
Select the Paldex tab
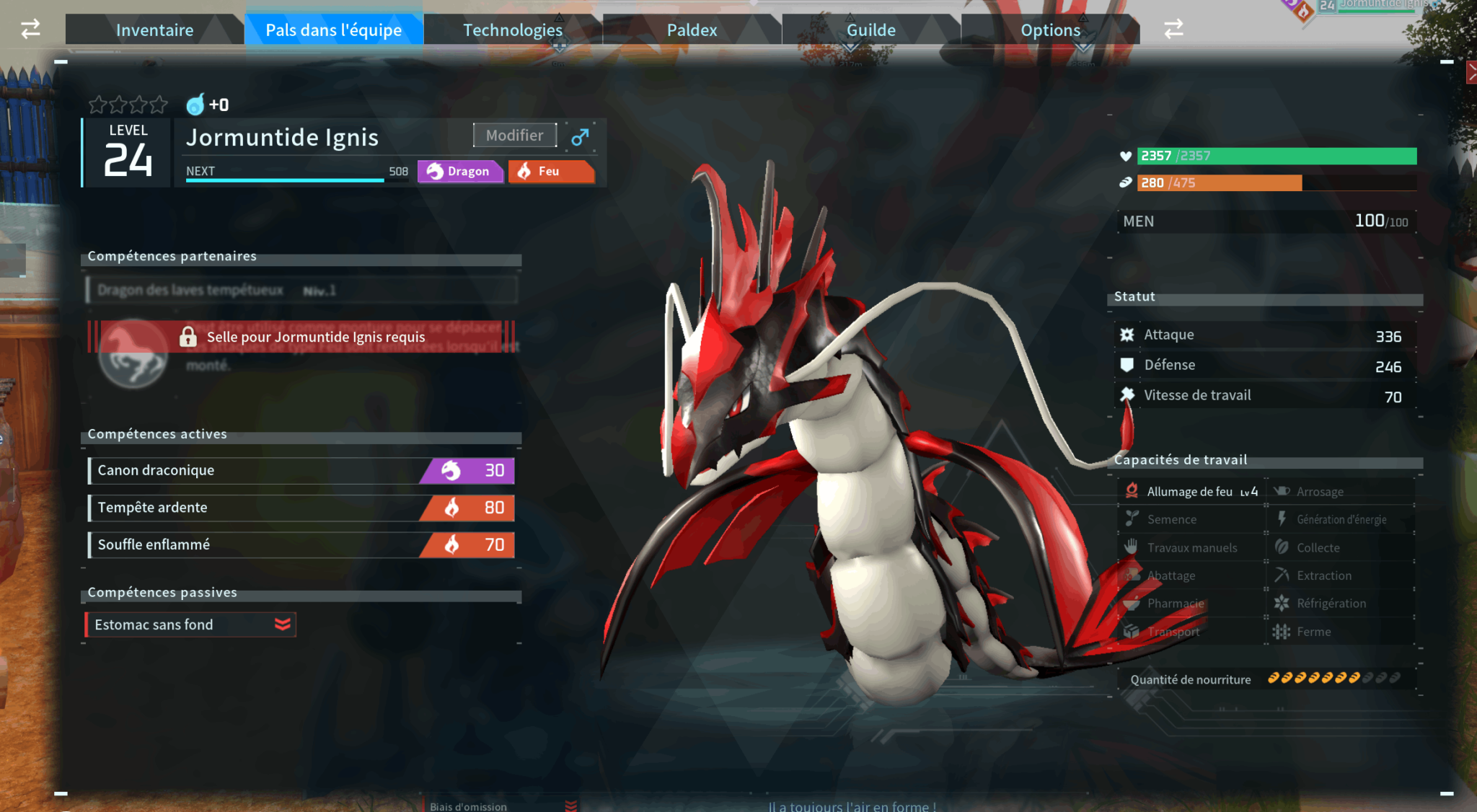point(692,30)
